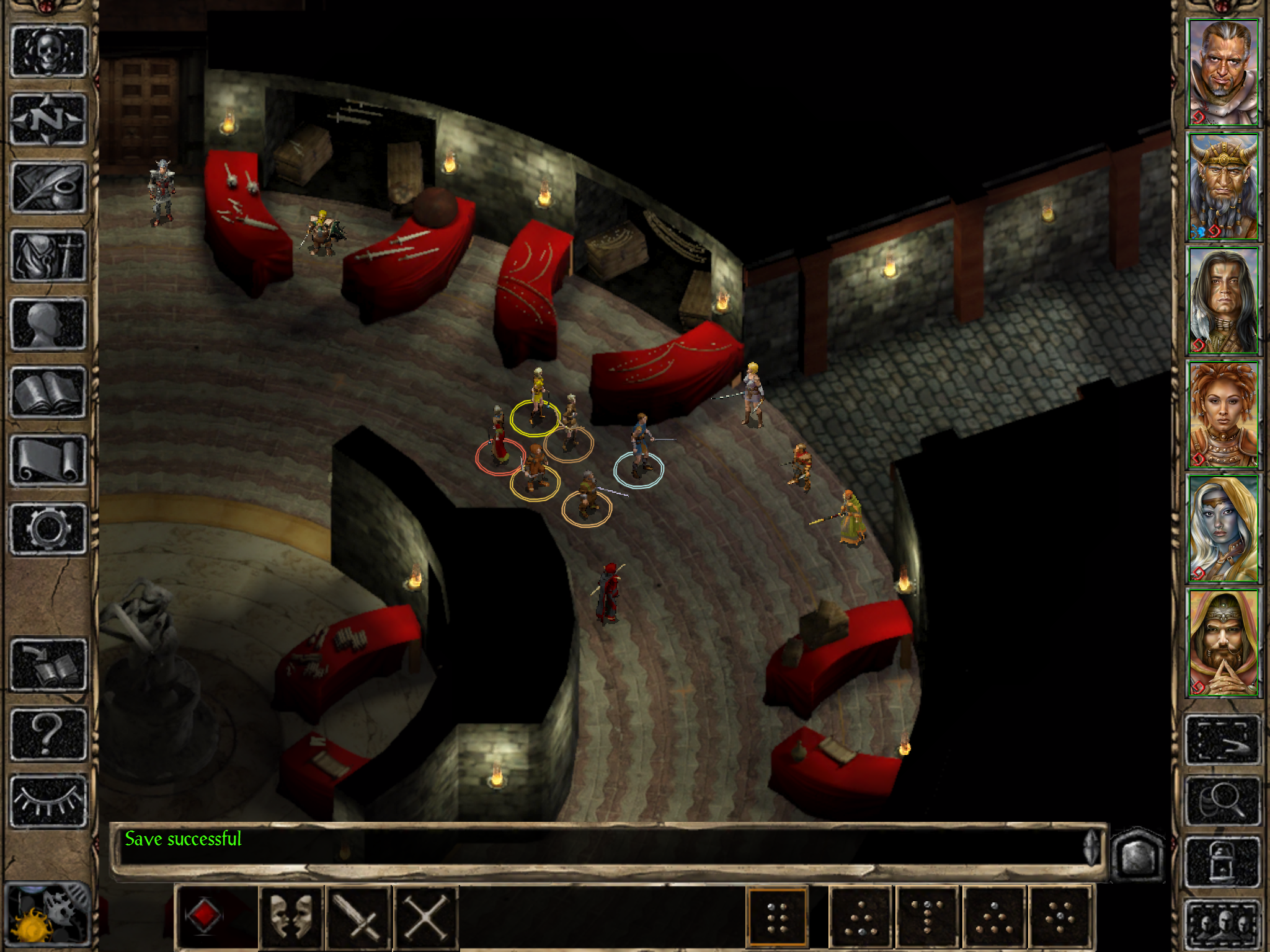Quick save using the book-with-arrow button

[48, 664]
